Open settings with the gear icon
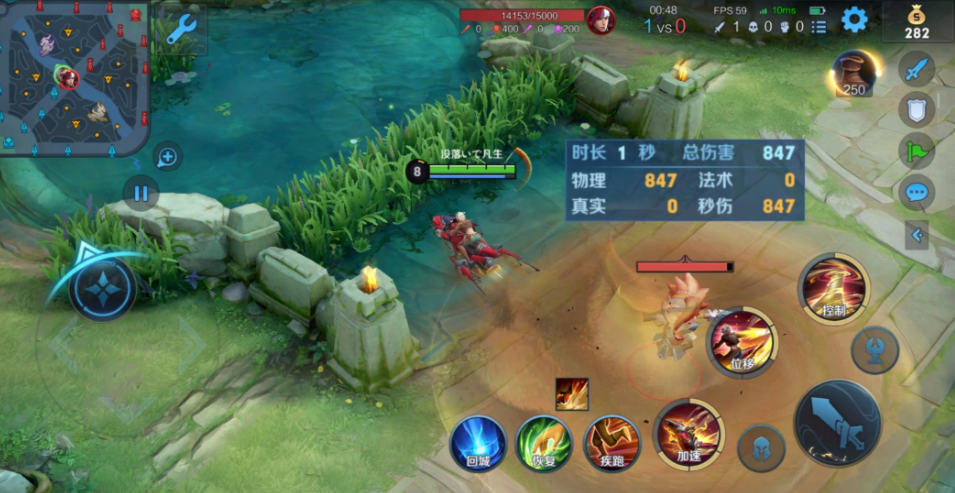 [x=853, y=19]
